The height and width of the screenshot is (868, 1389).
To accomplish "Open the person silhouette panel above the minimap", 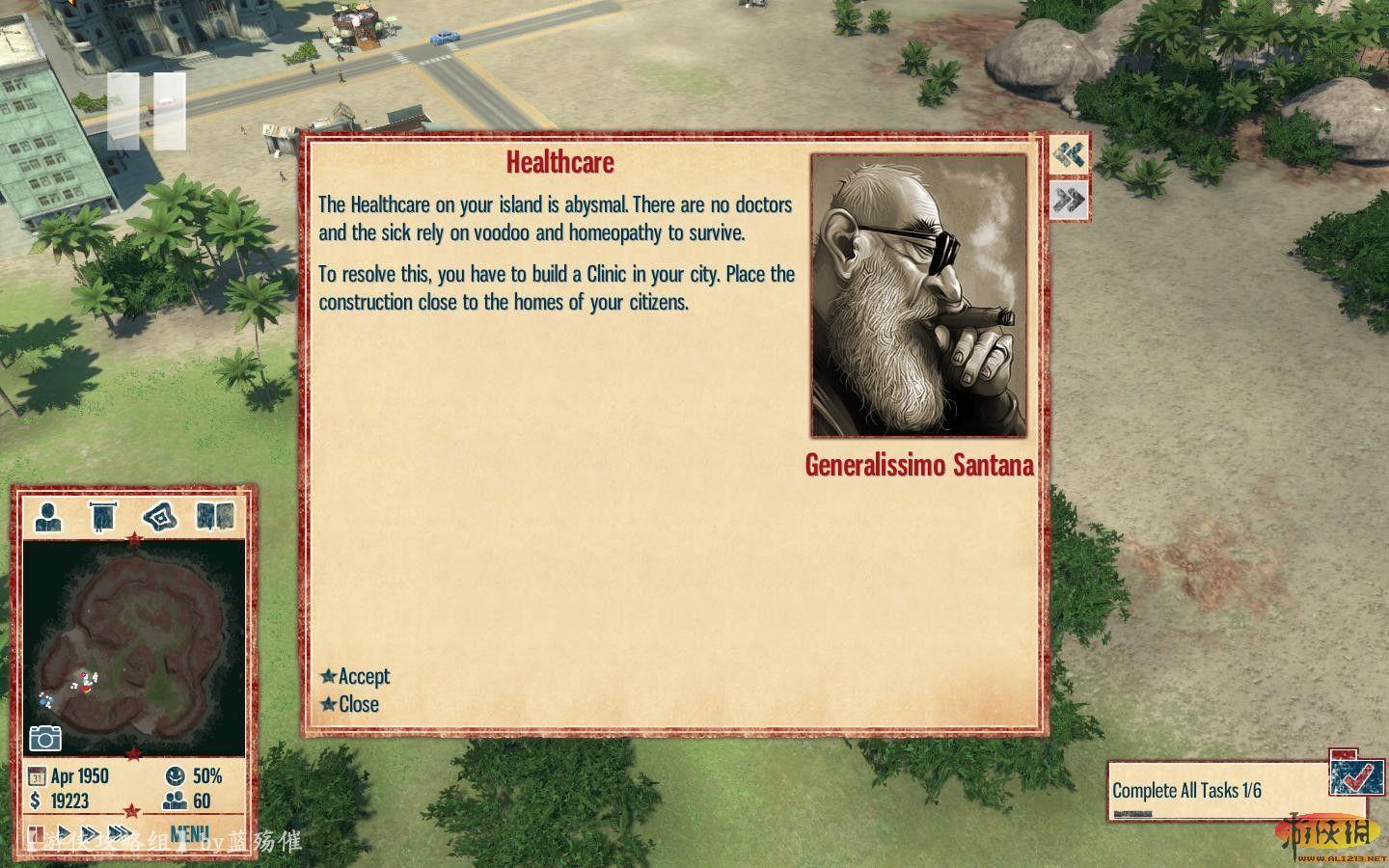I will 47,517.
